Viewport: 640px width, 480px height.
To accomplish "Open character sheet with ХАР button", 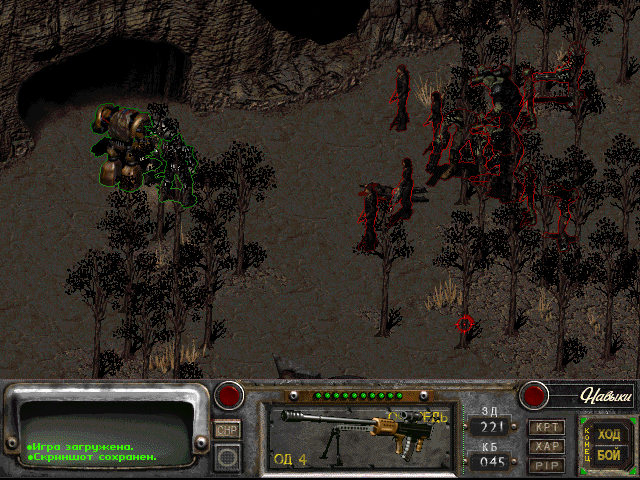I will [546, 446].
